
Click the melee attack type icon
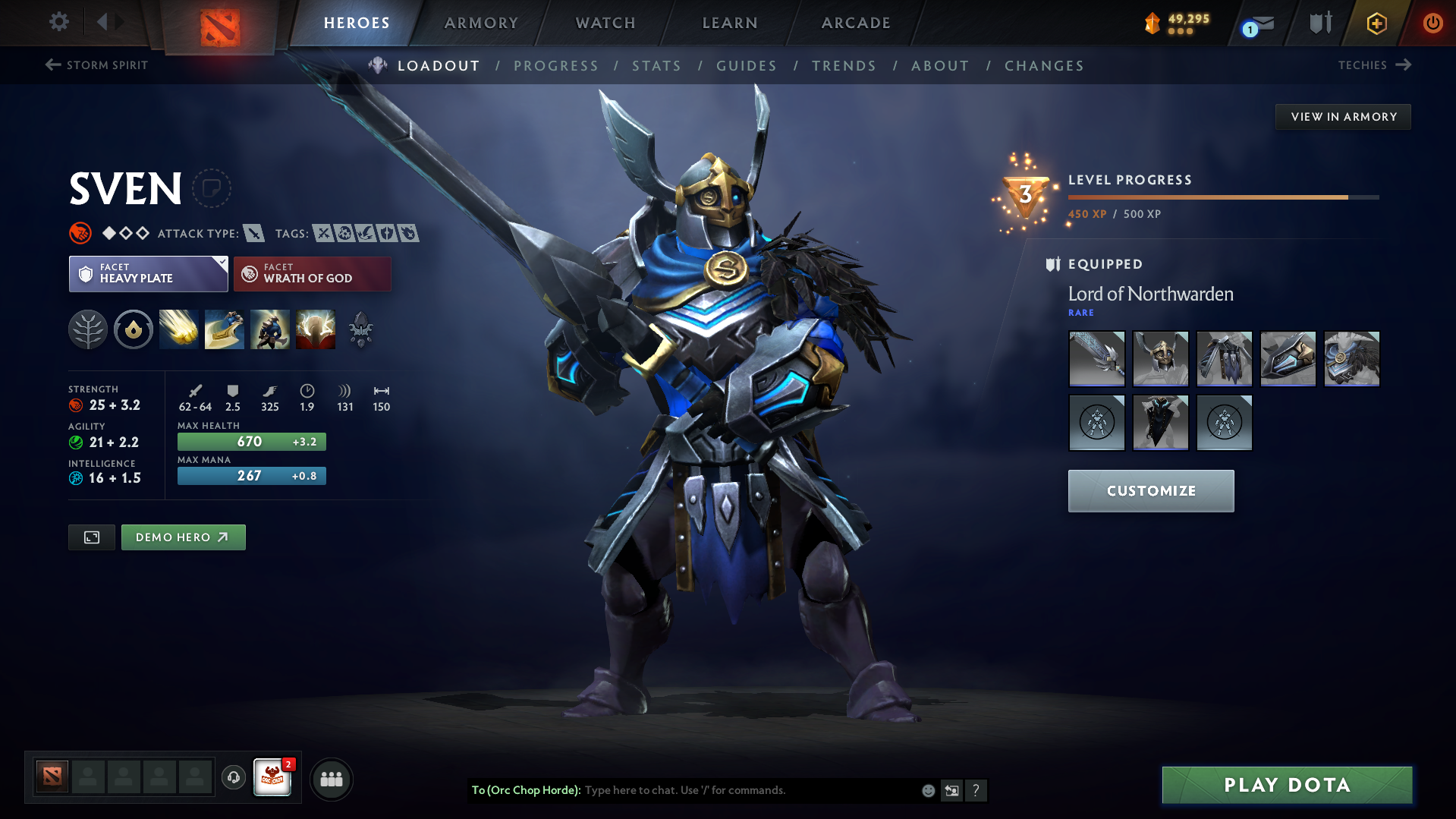pos(253,234)
